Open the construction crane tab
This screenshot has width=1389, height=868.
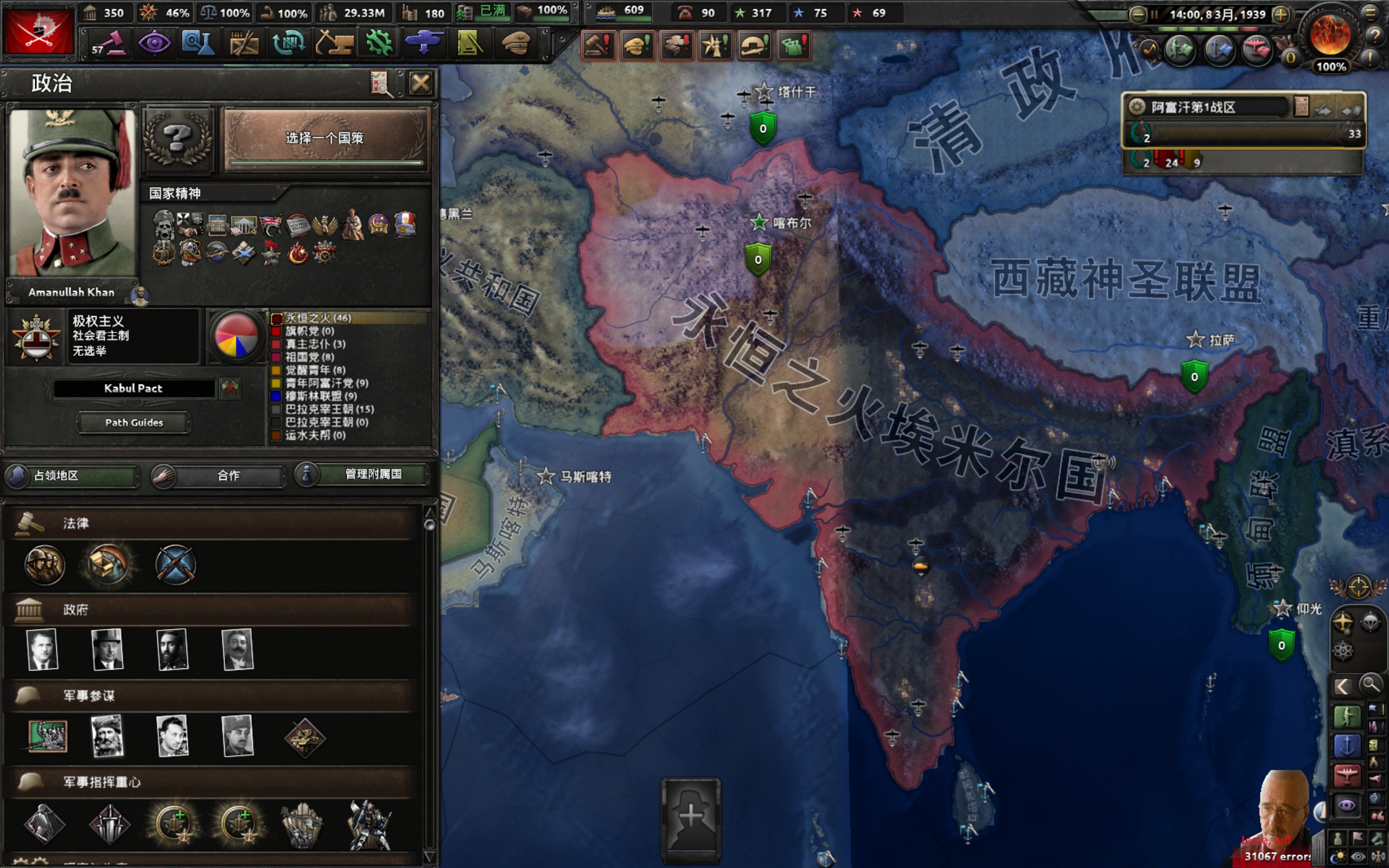pyautogui.click(x=334, y=43)
